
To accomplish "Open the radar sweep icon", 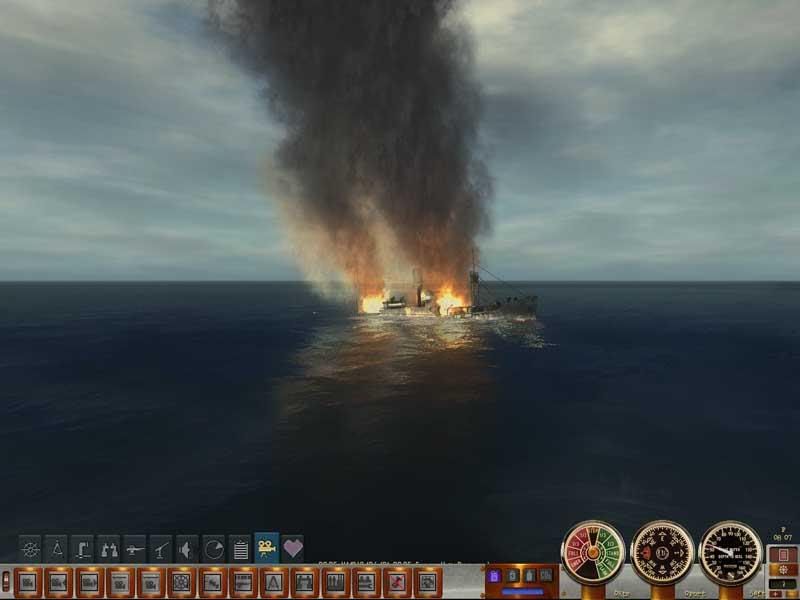I will 213,548.
